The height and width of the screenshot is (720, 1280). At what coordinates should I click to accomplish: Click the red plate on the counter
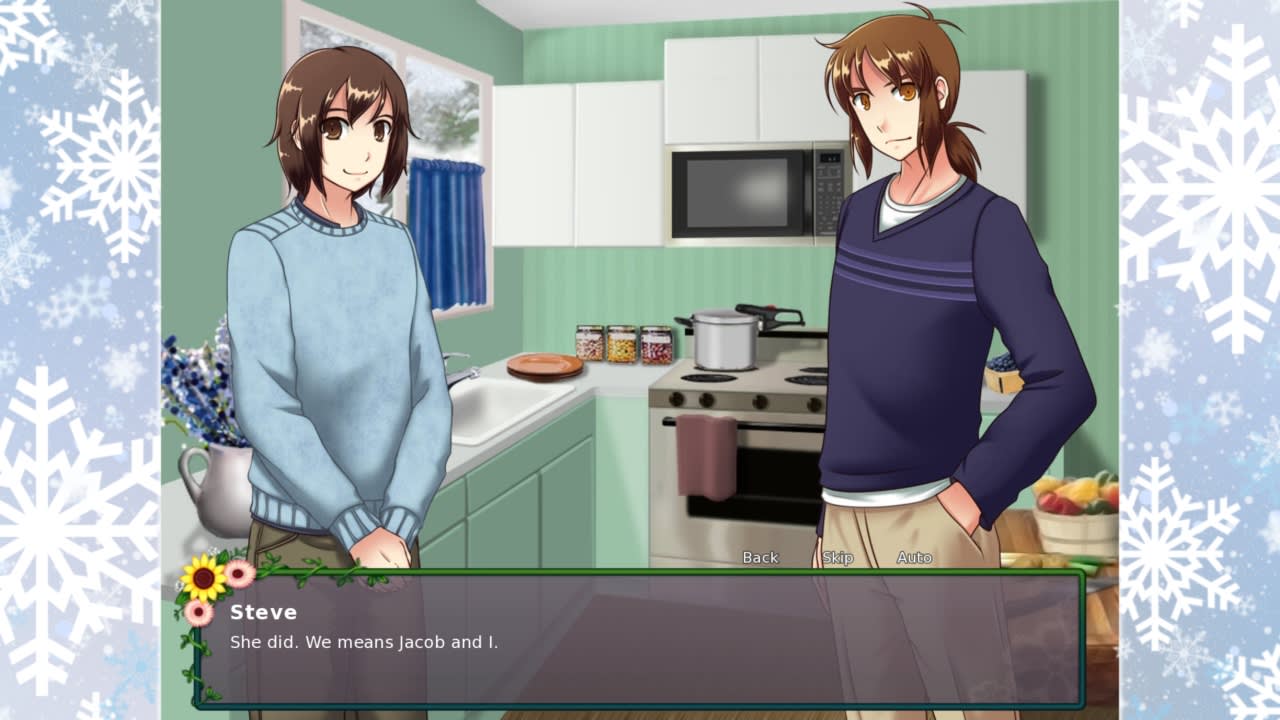click(546, 365)
